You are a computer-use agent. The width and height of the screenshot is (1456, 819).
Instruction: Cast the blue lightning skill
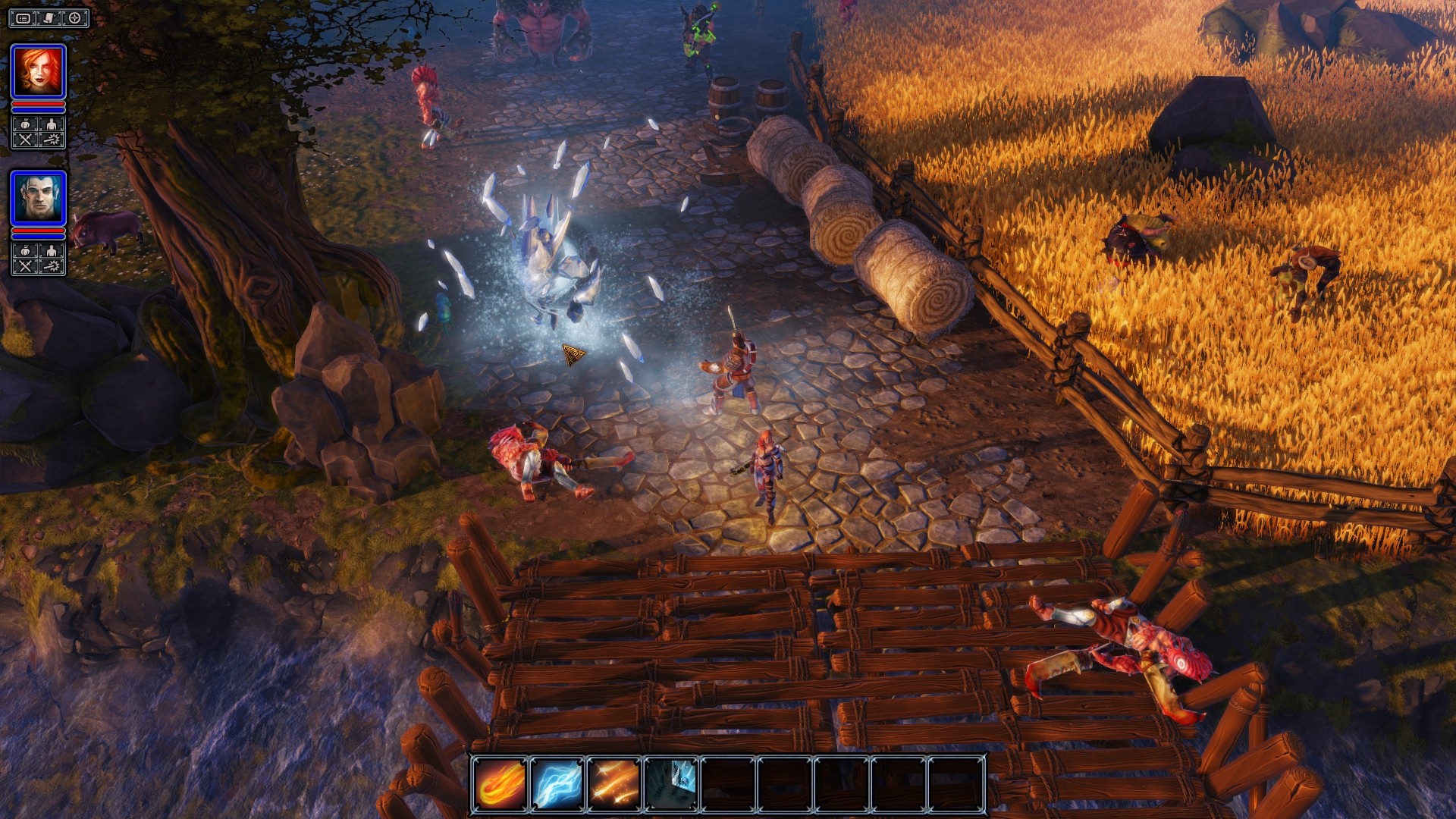557,783
